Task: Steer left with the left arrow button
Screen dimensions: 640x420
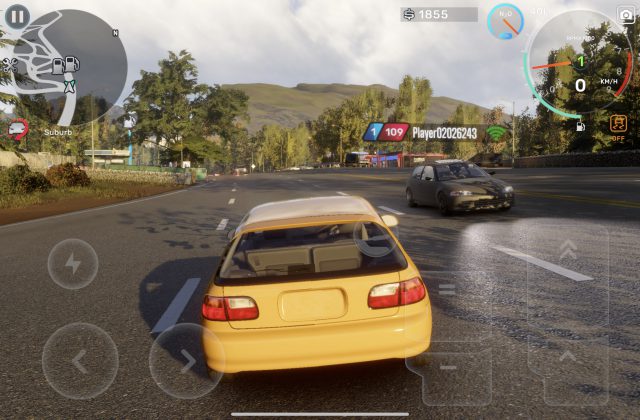Action: (80, 361)
